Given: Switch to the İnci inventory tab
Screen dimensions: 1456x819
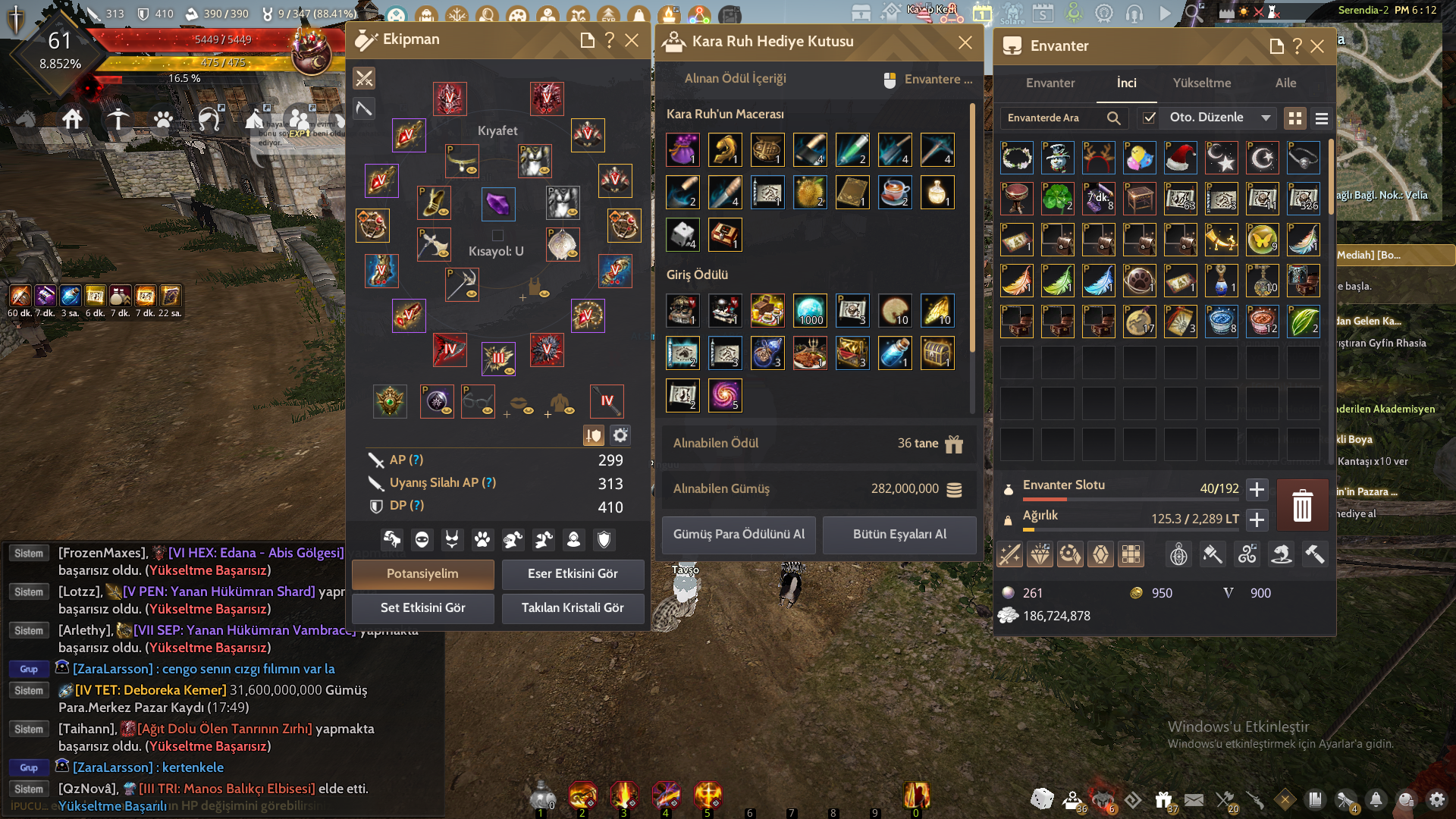Looking at the screenshot, I should (1126, 83).
